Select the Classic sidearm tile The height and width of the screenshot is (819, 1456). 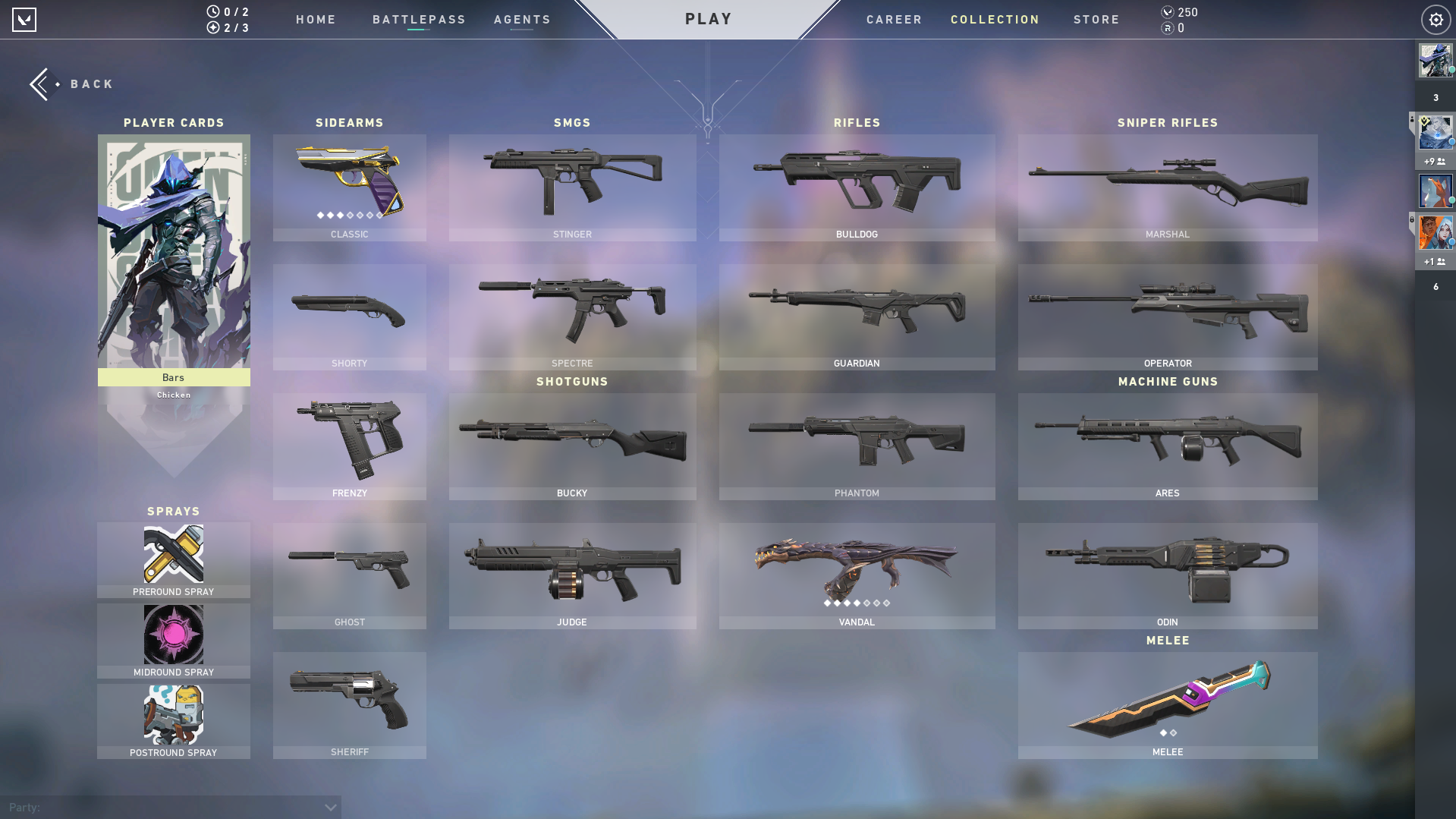(349, 187)
